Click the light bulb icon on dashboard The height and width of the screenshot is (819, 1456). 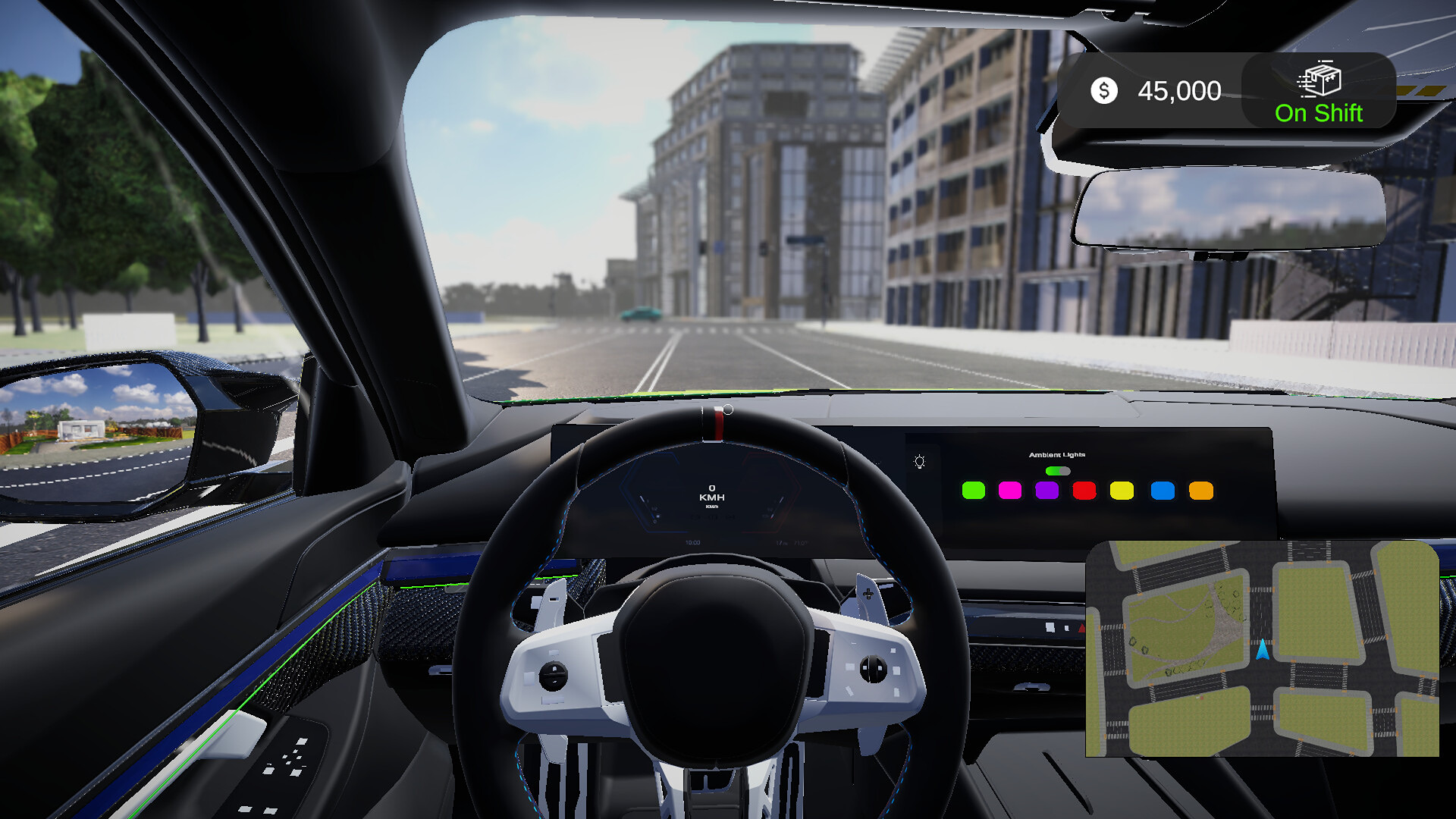tap(920, 462)
